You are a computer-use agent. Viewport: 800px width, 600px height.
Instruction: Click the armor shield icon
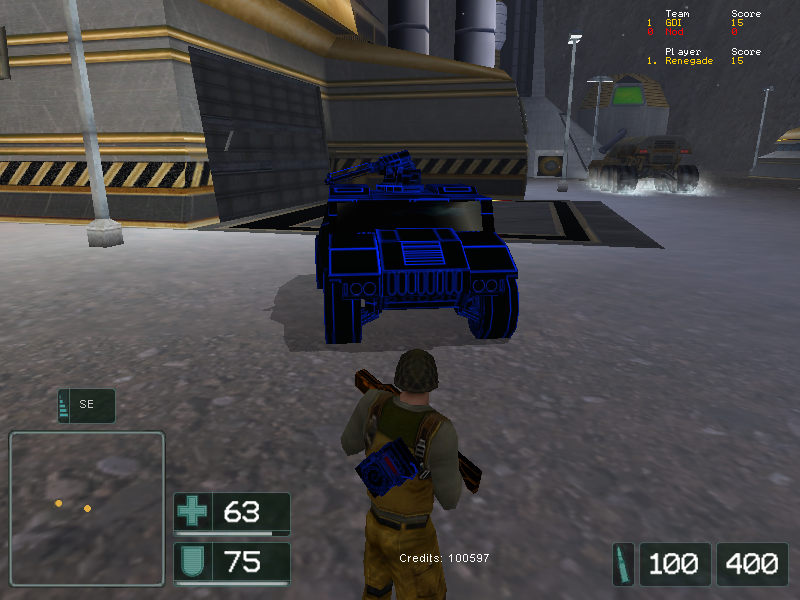[192, 562]
